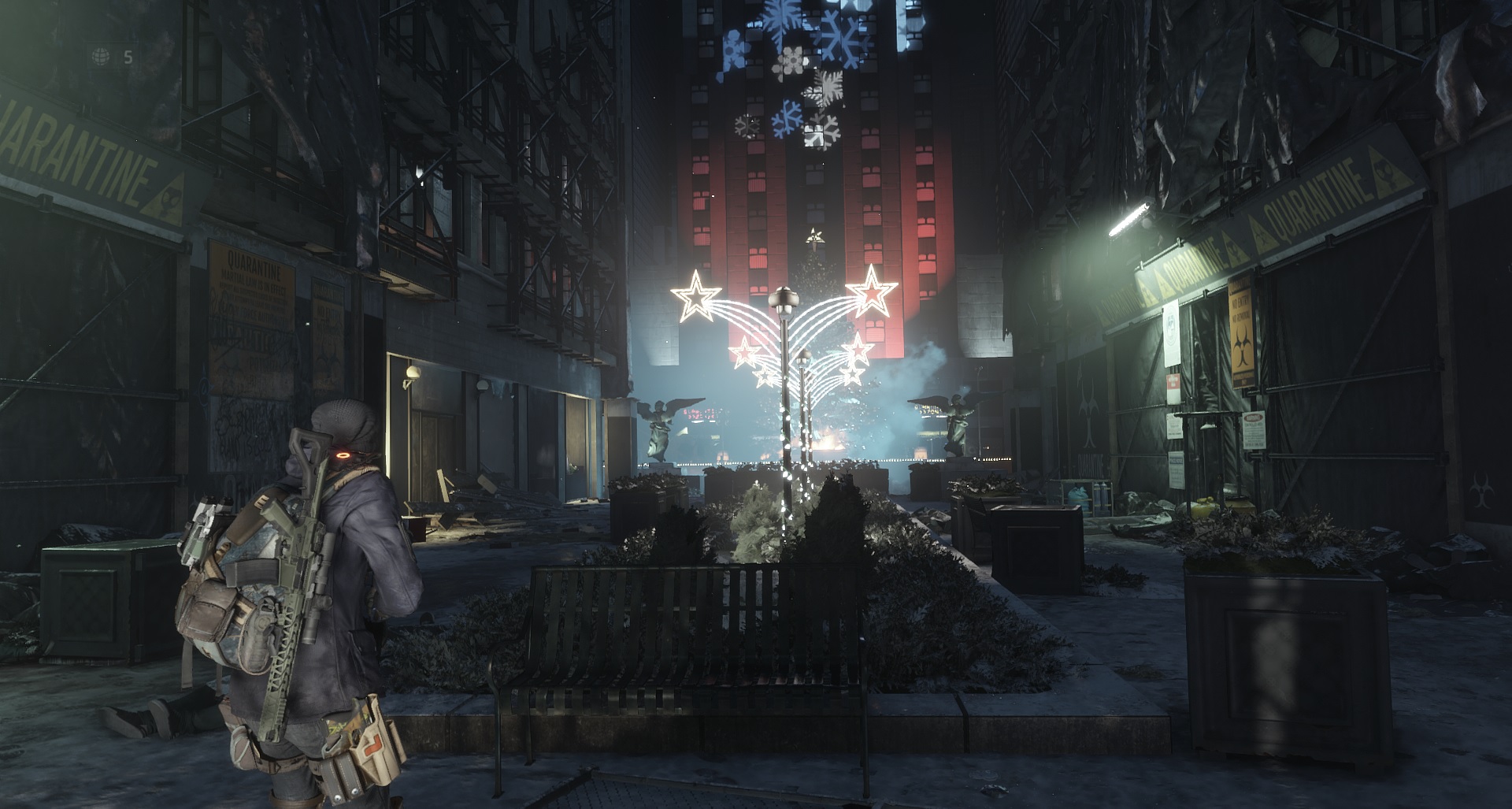
Task: Click the globe icon in the HUD
Action: 101,57
